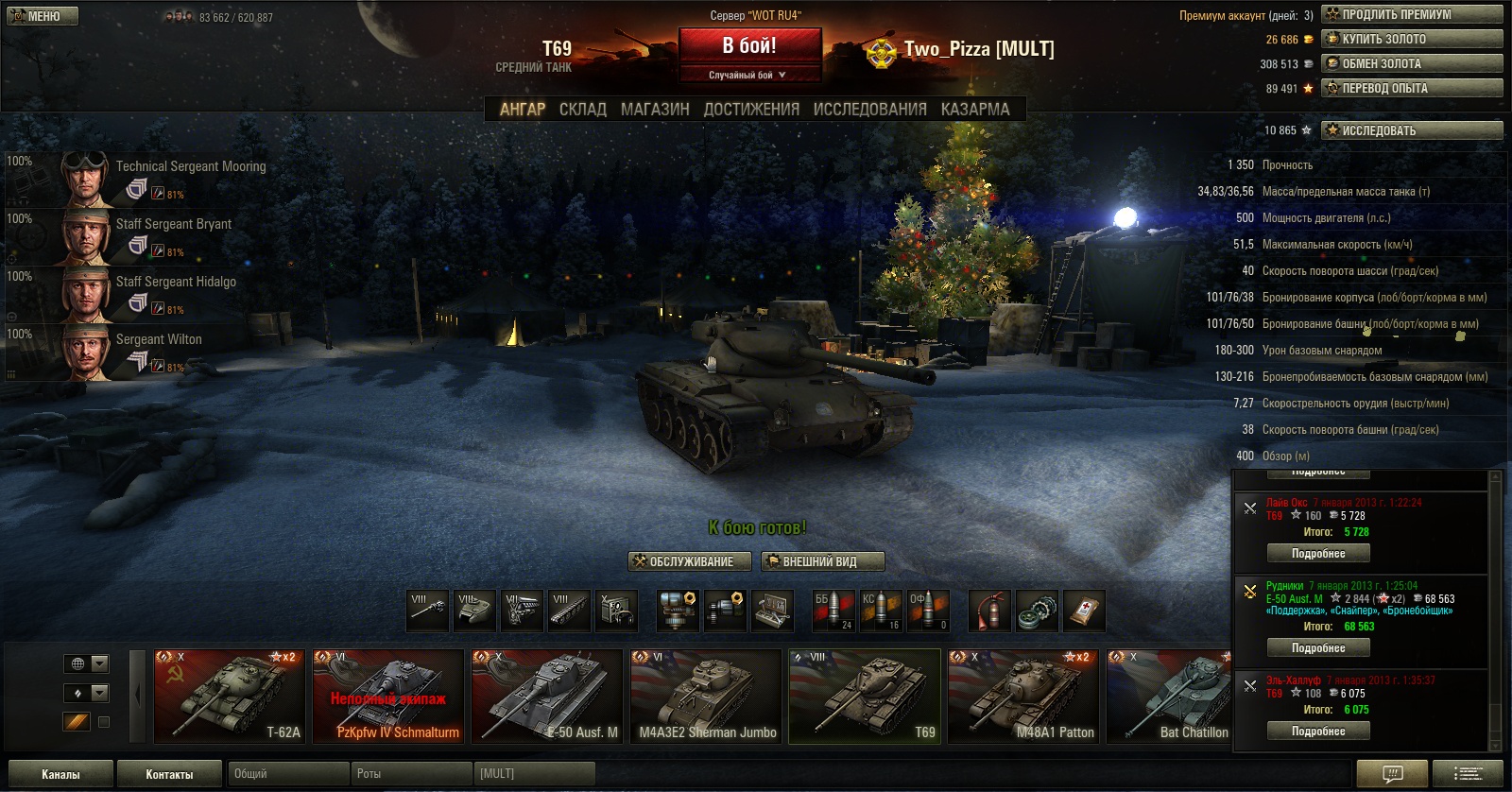Select the T-62A tank in carousel
This screenshot has width=1512, height=792.
(230, 697)
